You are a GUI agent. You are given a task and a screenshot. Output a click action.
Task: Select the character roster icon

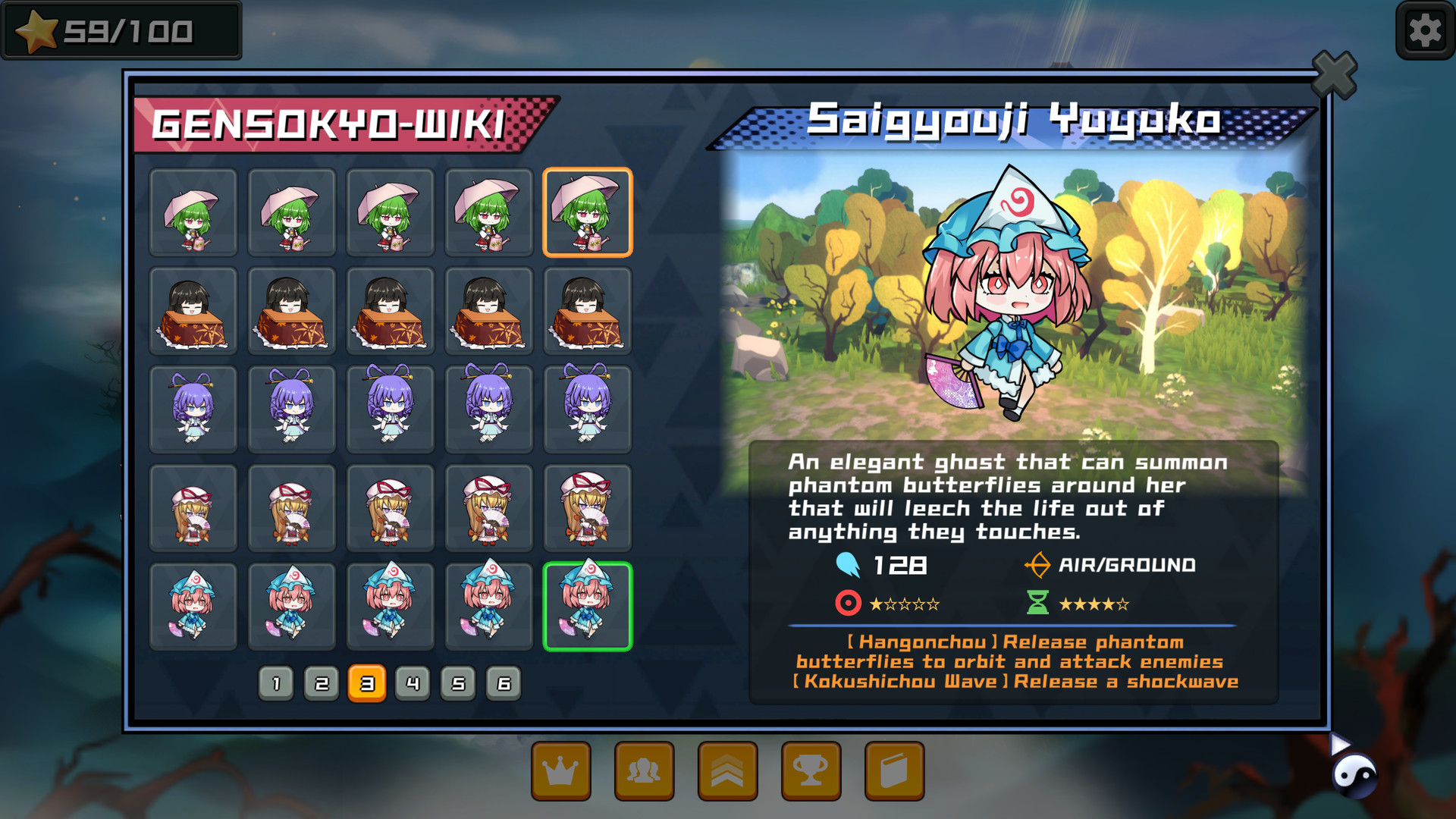pyautogui.click(x=644, y=770)
